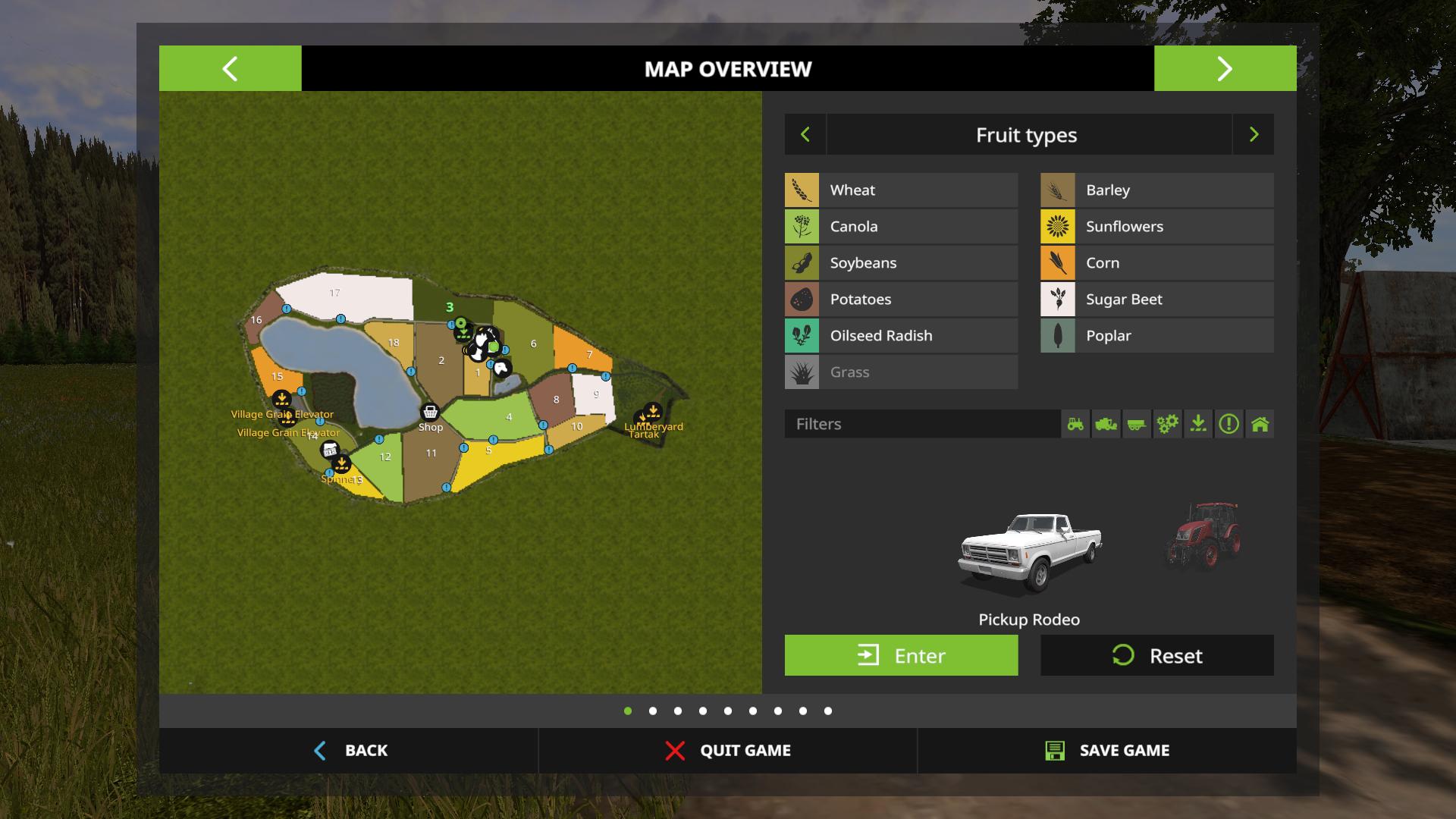Screen dimensions: 1456x819
Task: Switch Fruit types to the previous map view
Action: click(x=805, y=134)
